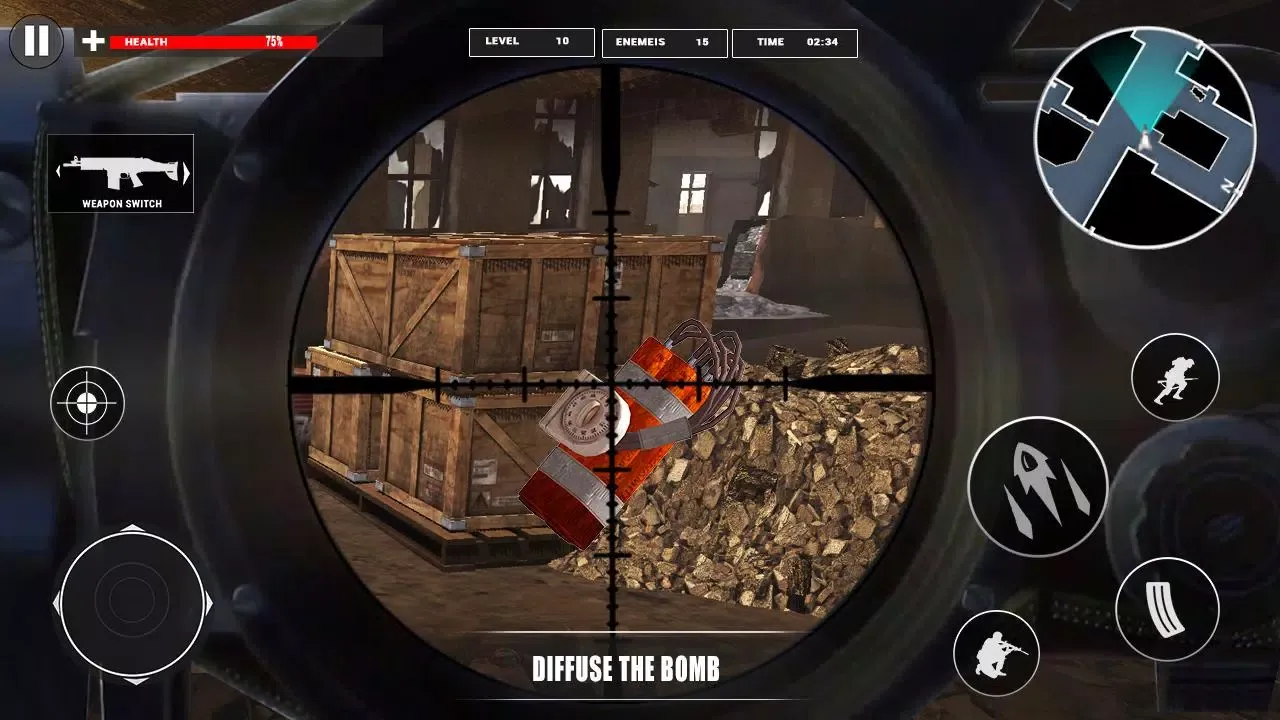Tap the virtual movement joystick

pyautogui.click(x=132, y=604)
